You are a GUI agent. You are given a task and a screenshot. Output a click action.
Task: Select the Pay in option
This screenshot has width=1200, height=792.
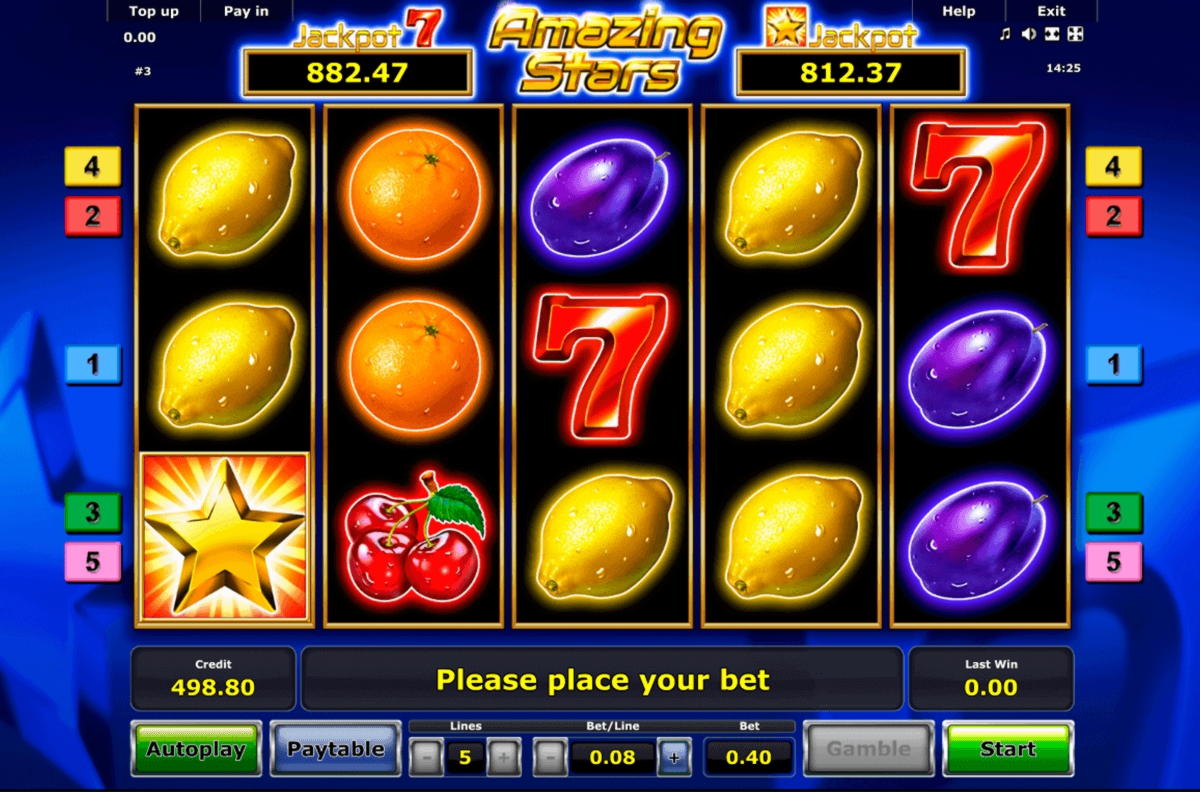point(246,11)
